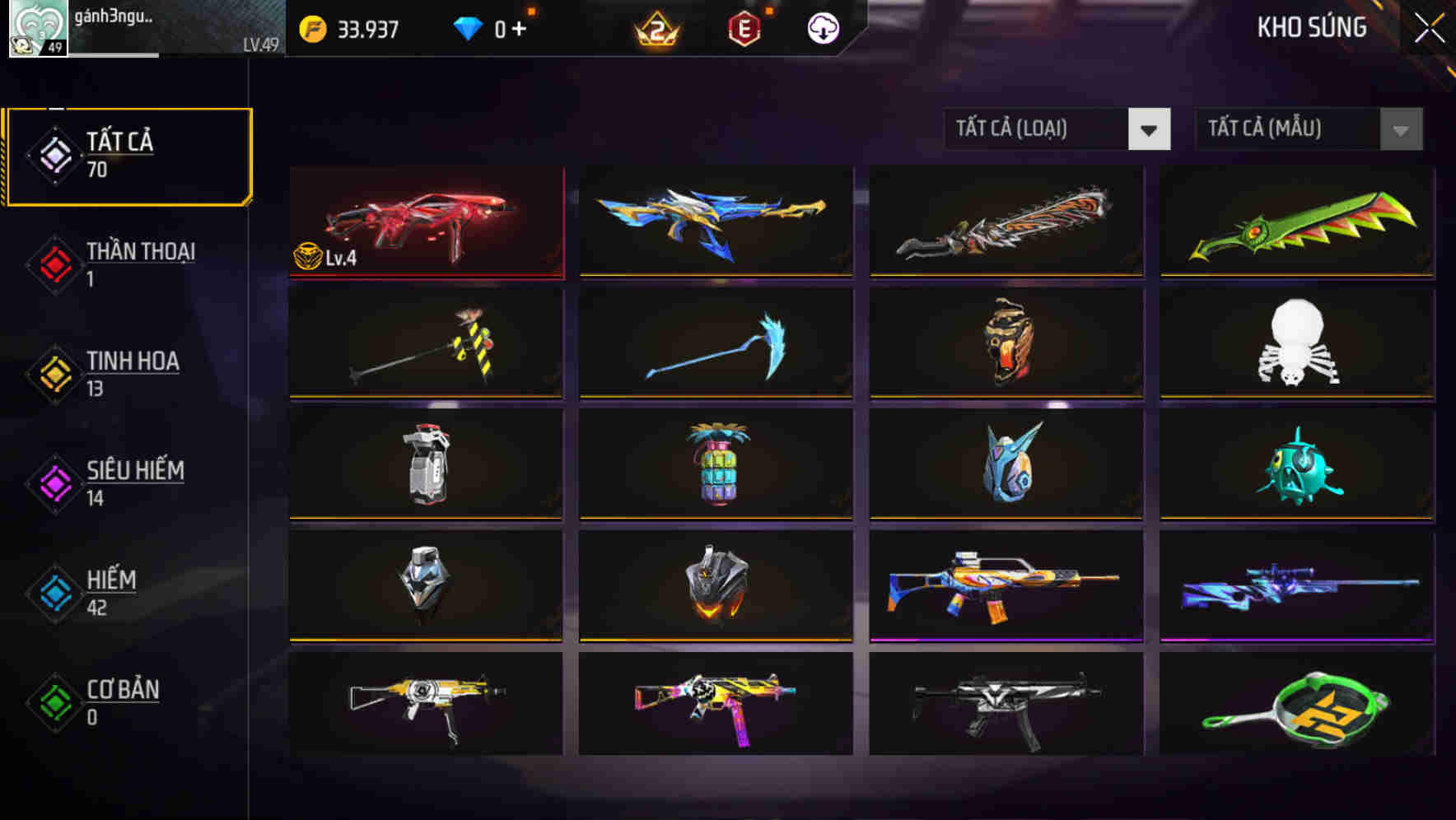Open the gold coin balance display
Image resolution: width=1456 pixels, height=820 pixels.
[x=354, y=29]
